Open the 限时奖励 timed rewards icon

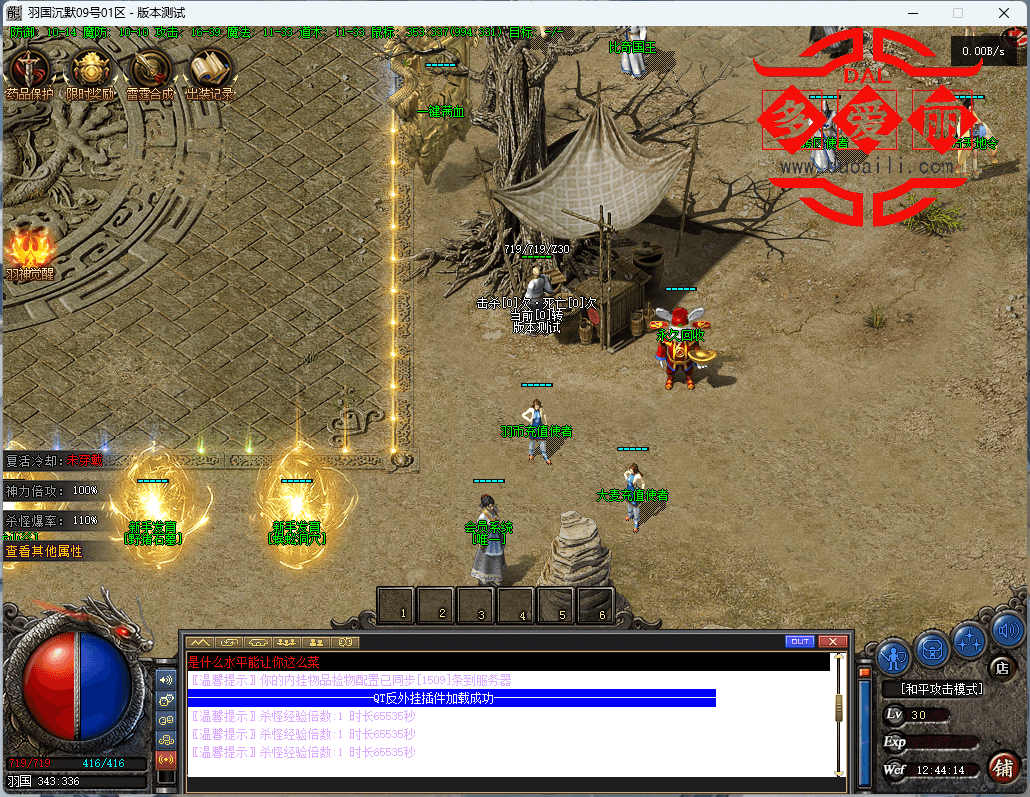[90, 70]
